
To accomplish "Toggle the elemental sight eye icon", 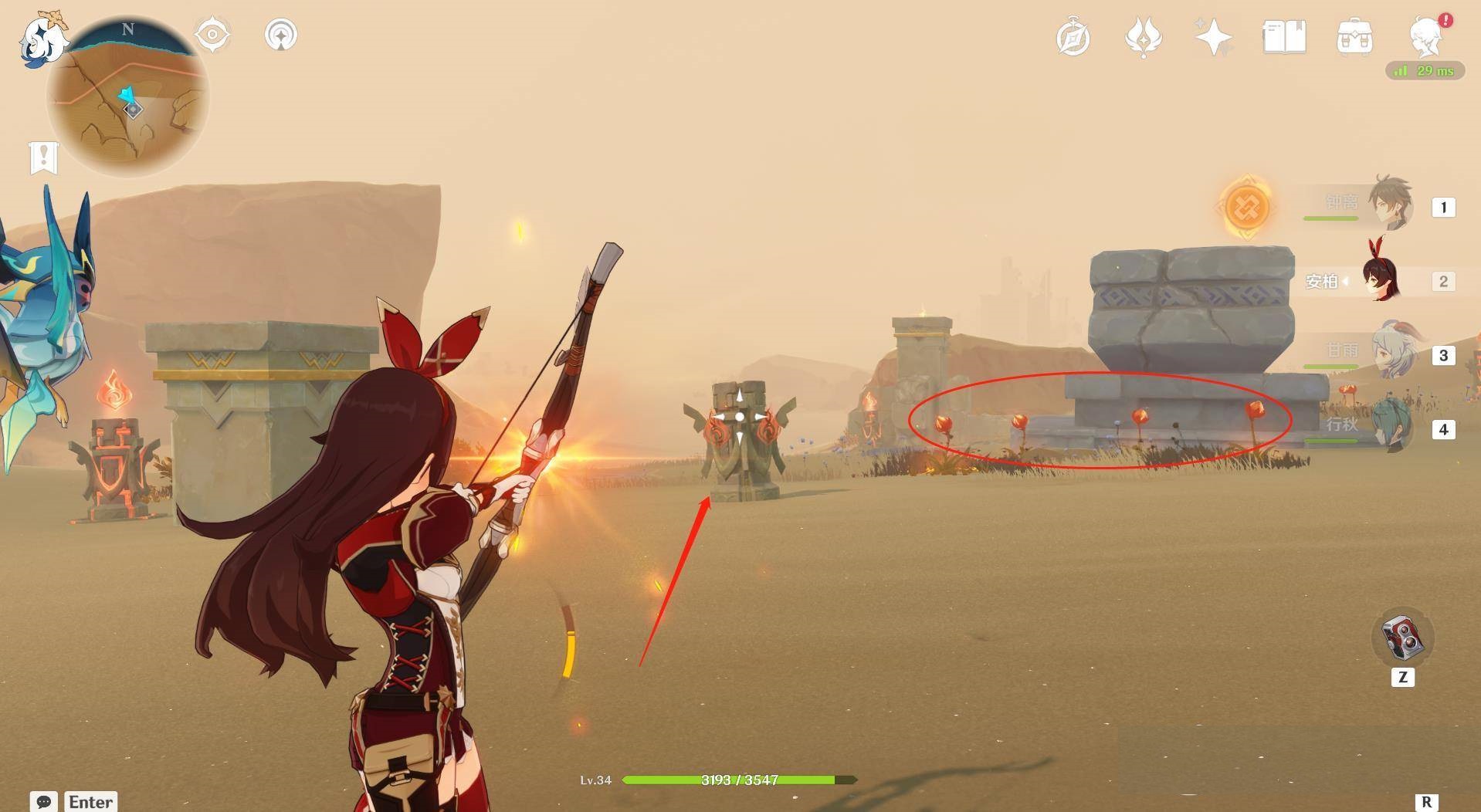I will tap(212, 35).
